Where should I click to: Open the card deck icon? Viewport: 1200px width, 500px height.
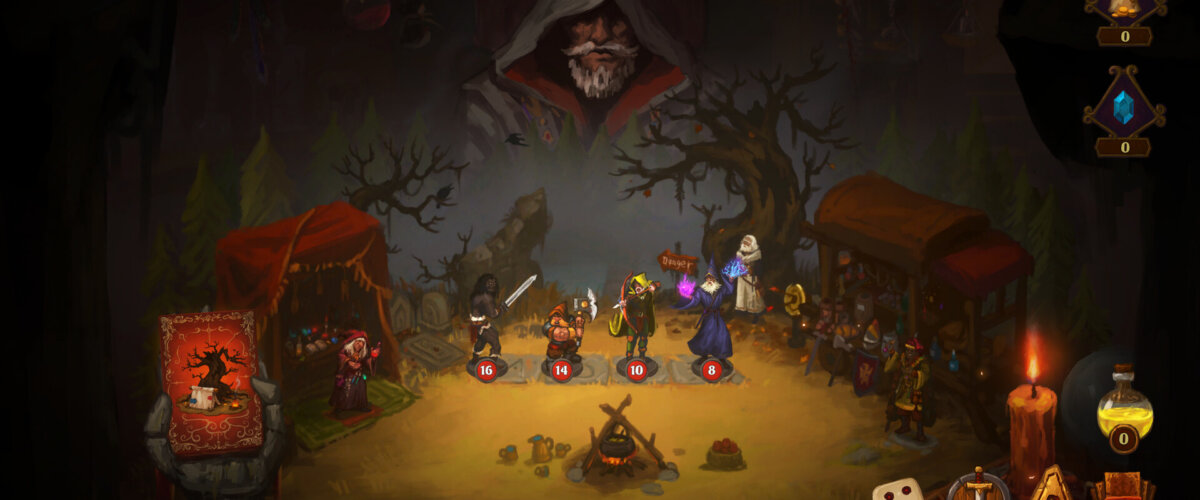point(1121,487)
